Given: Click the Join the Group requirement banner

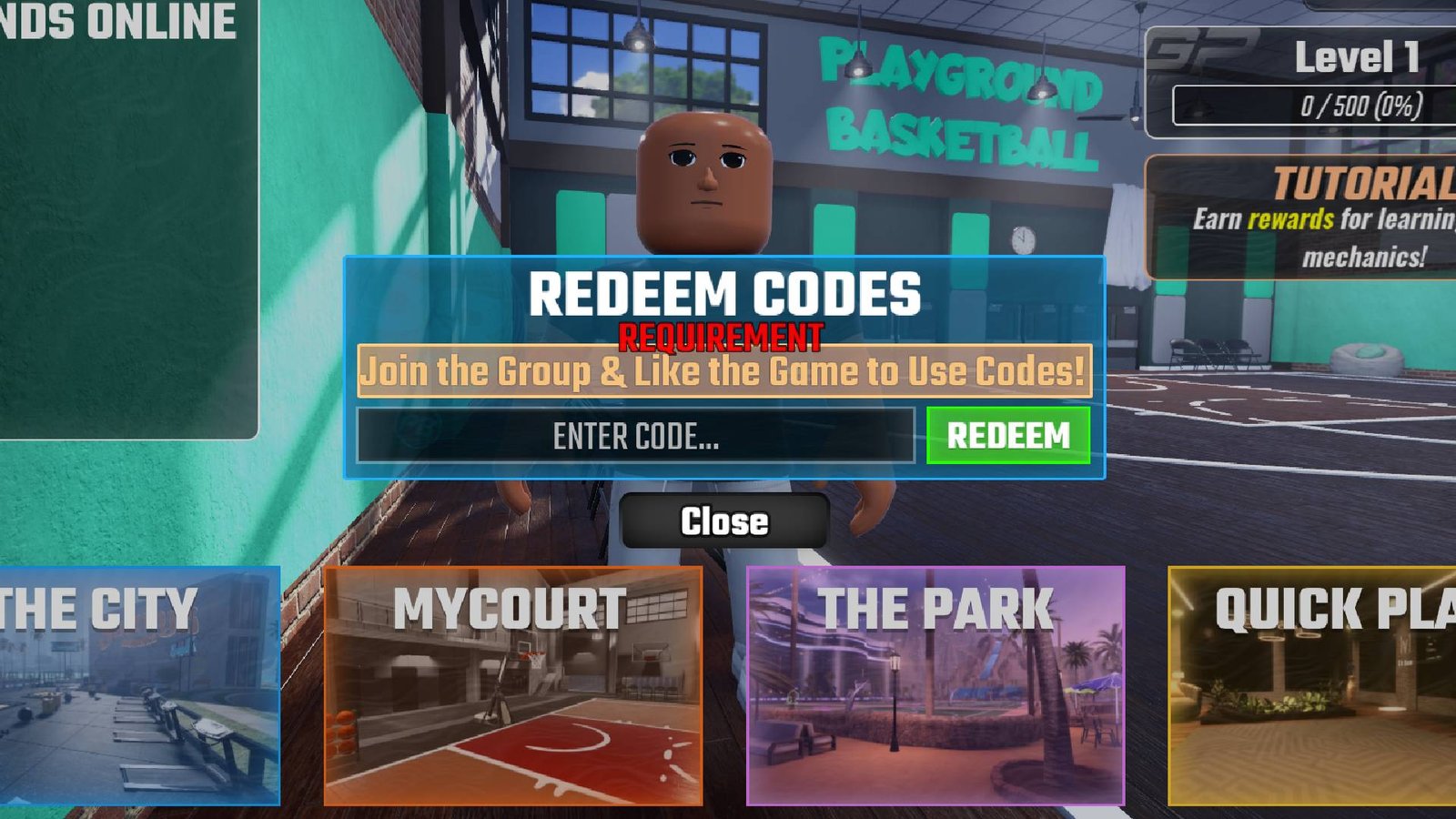Looking at the screenshot, I should (x=723, y=371).
